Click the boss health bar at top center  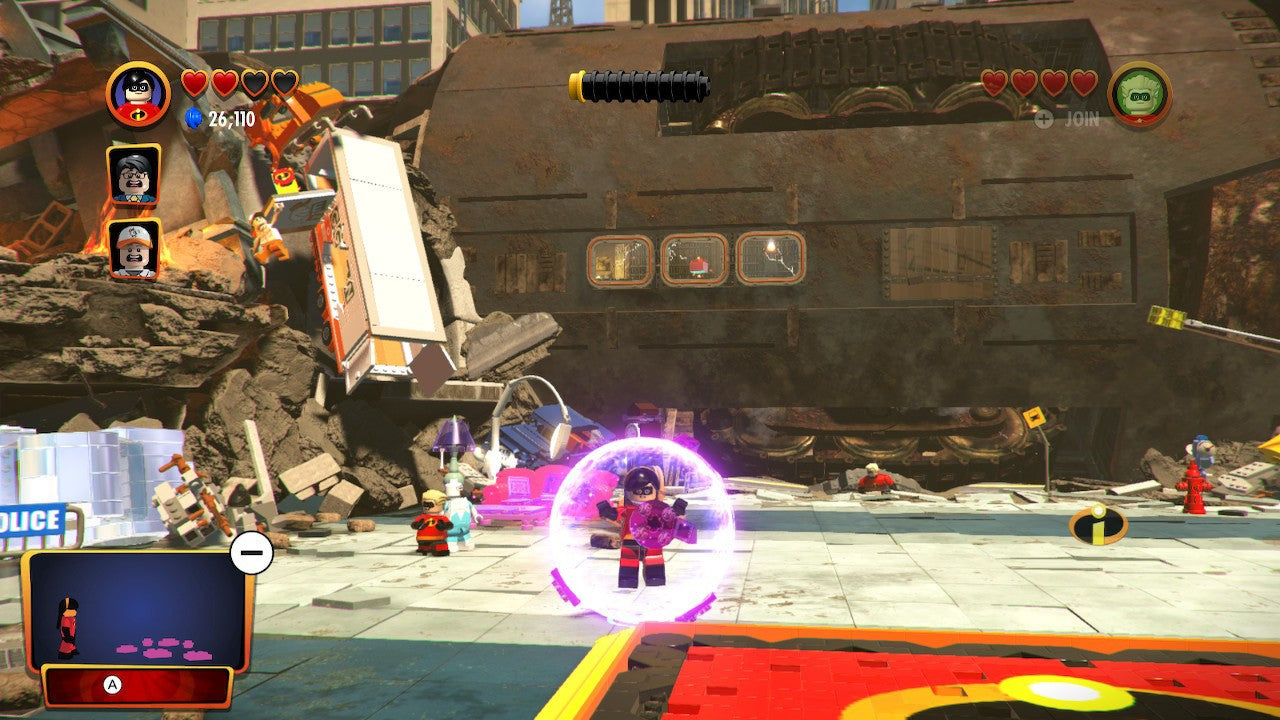coord(640,84)
